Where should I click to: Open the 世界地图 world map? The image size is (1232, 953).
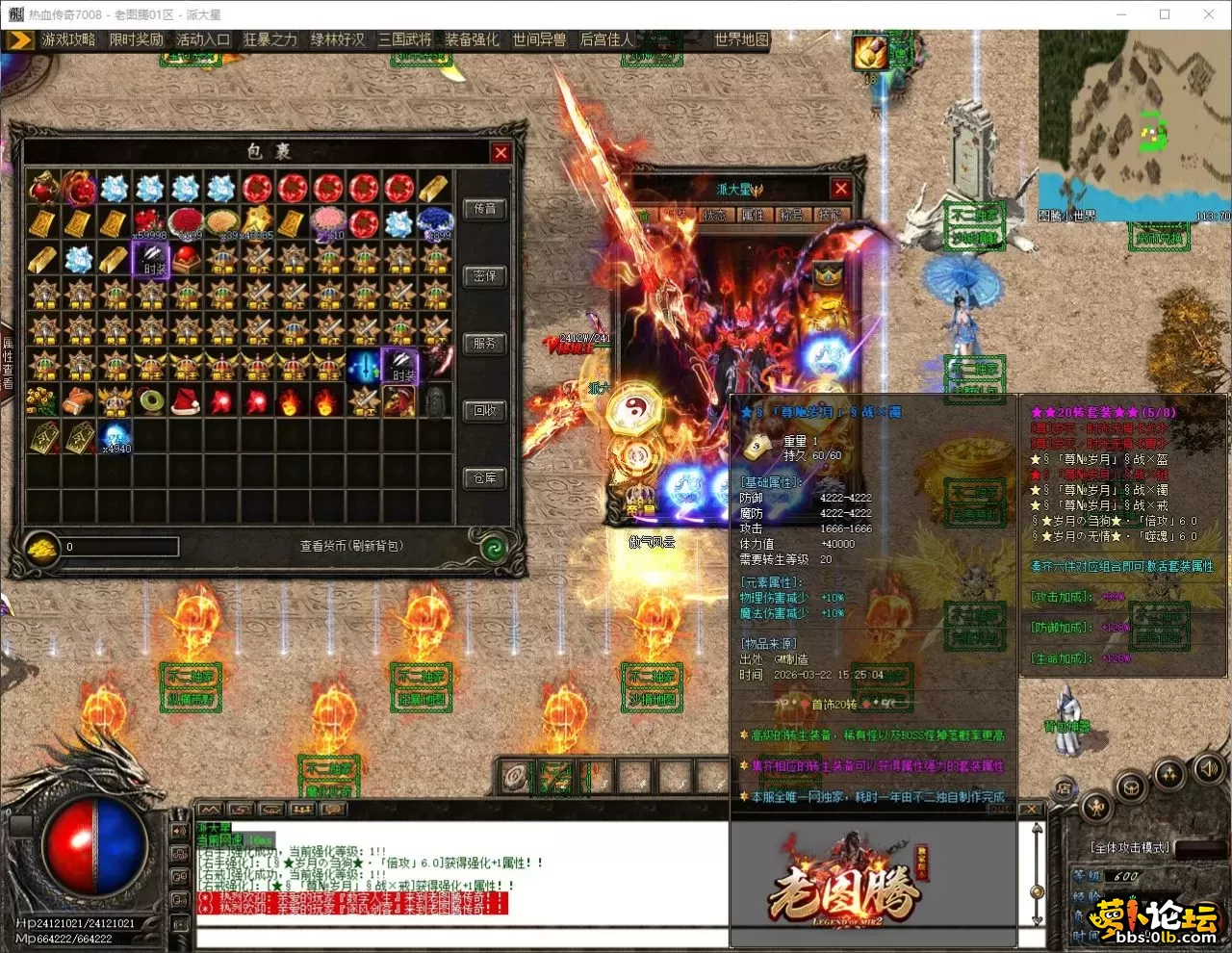741,39
